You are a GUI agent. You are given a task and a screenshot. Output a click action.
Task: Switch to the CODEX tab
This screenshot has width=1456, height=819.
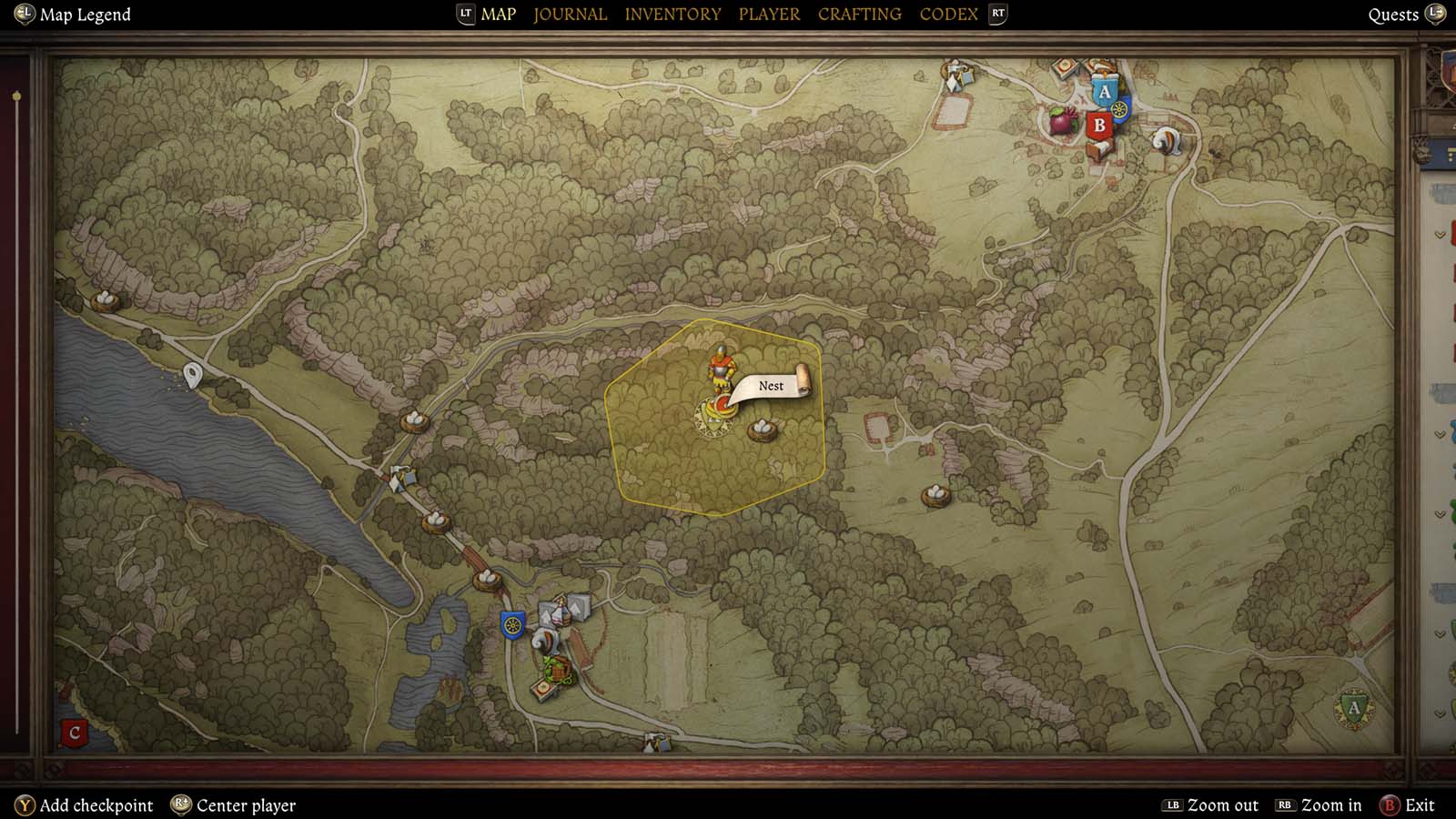coord(949,14)
